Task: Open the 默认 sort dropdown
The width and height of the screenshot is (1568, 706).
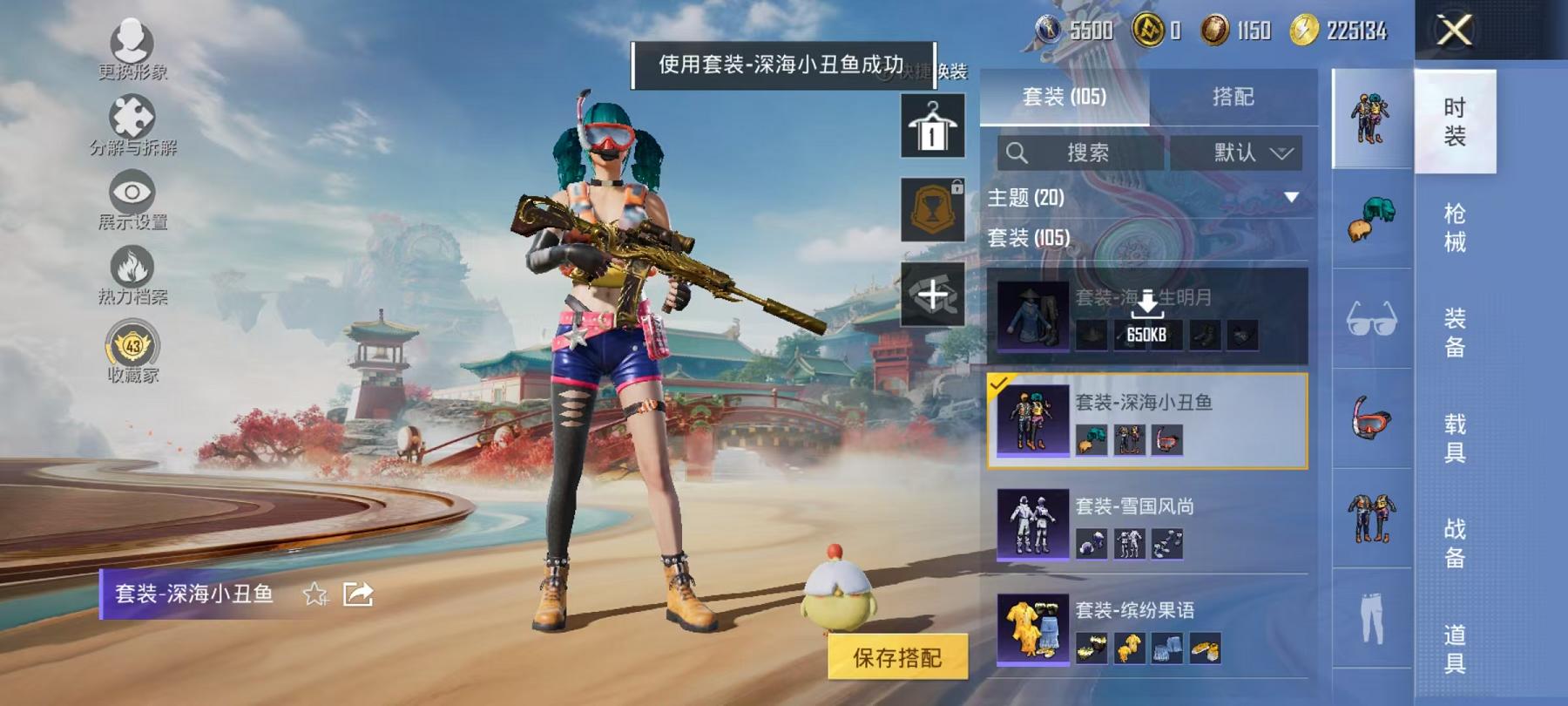Action: point(1240,151)
